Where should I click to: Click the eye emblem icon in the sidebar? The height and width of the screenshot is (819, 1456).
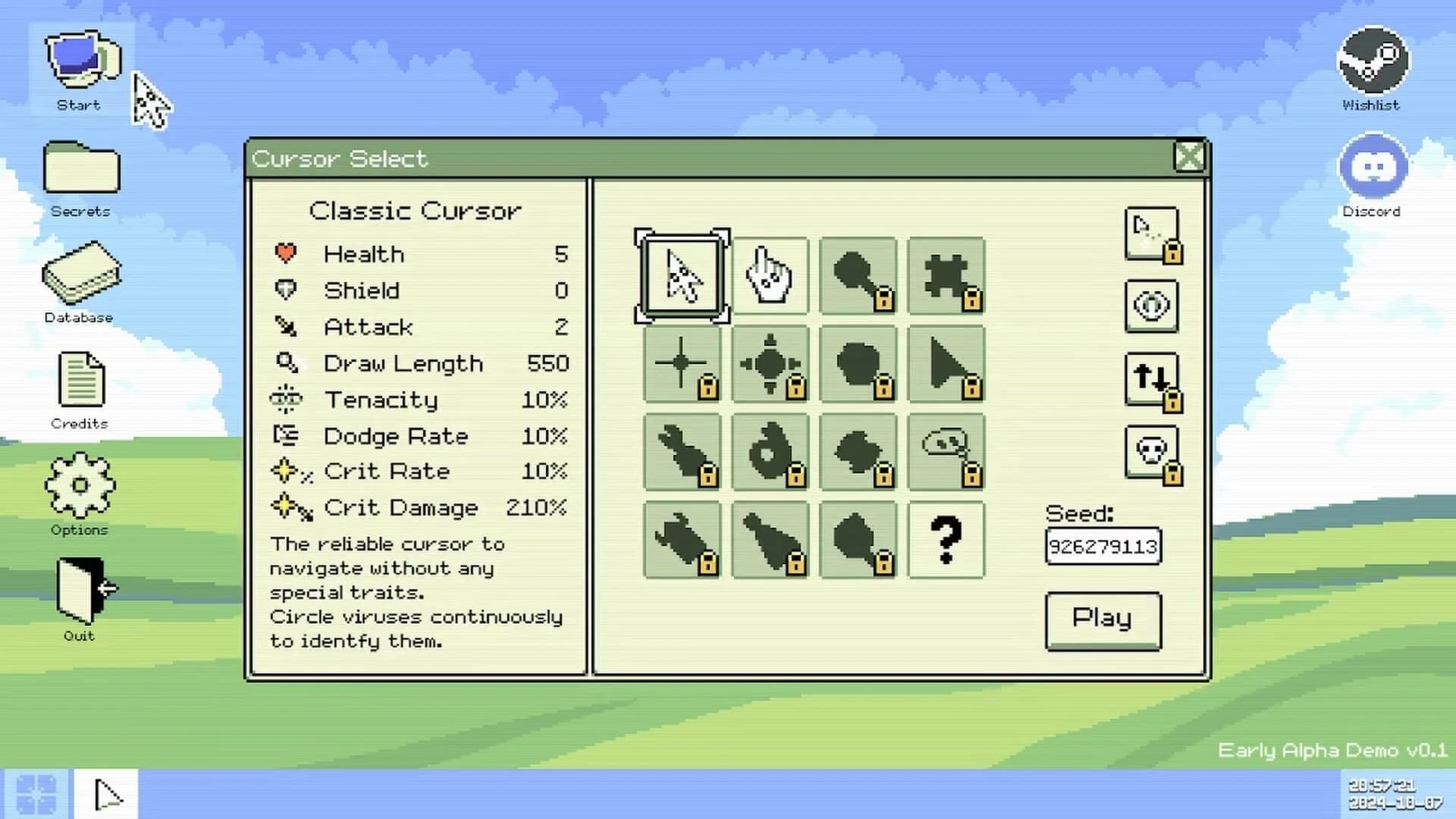pos(1151,306)
